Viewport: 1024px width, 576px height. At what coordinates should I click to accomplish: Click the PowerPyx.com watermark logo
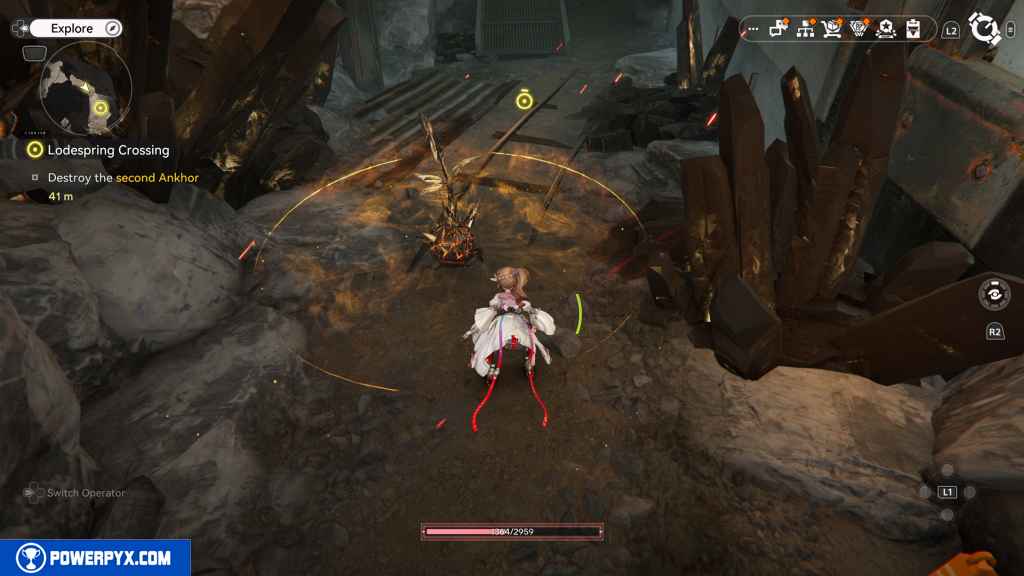(x=95, y=558)
